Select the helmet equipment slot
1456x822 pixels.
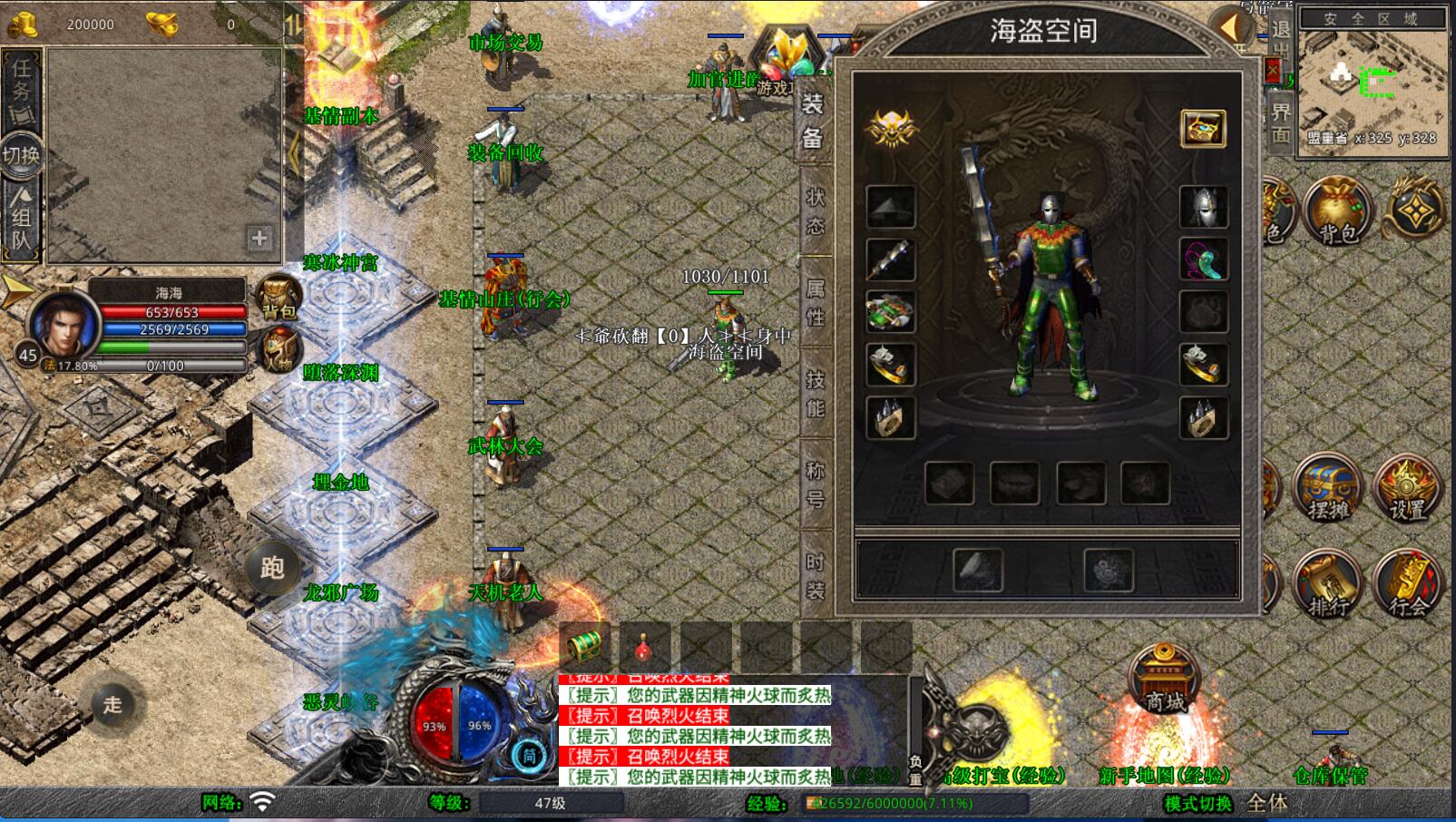[x=1203, y=208]
